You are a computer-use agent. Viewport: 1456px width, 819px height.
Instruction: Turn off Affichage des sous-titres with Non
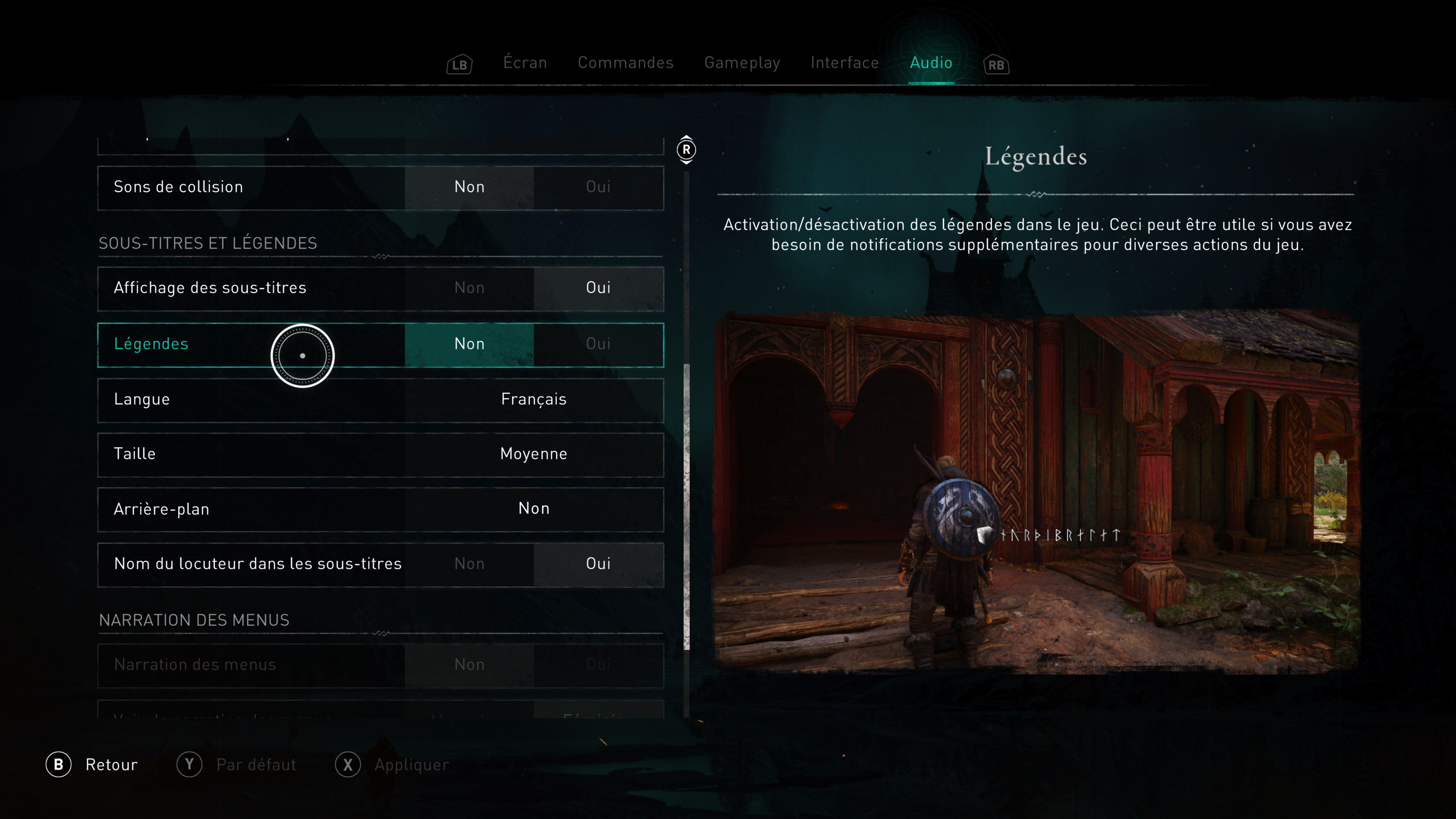(x=469, y=288)
